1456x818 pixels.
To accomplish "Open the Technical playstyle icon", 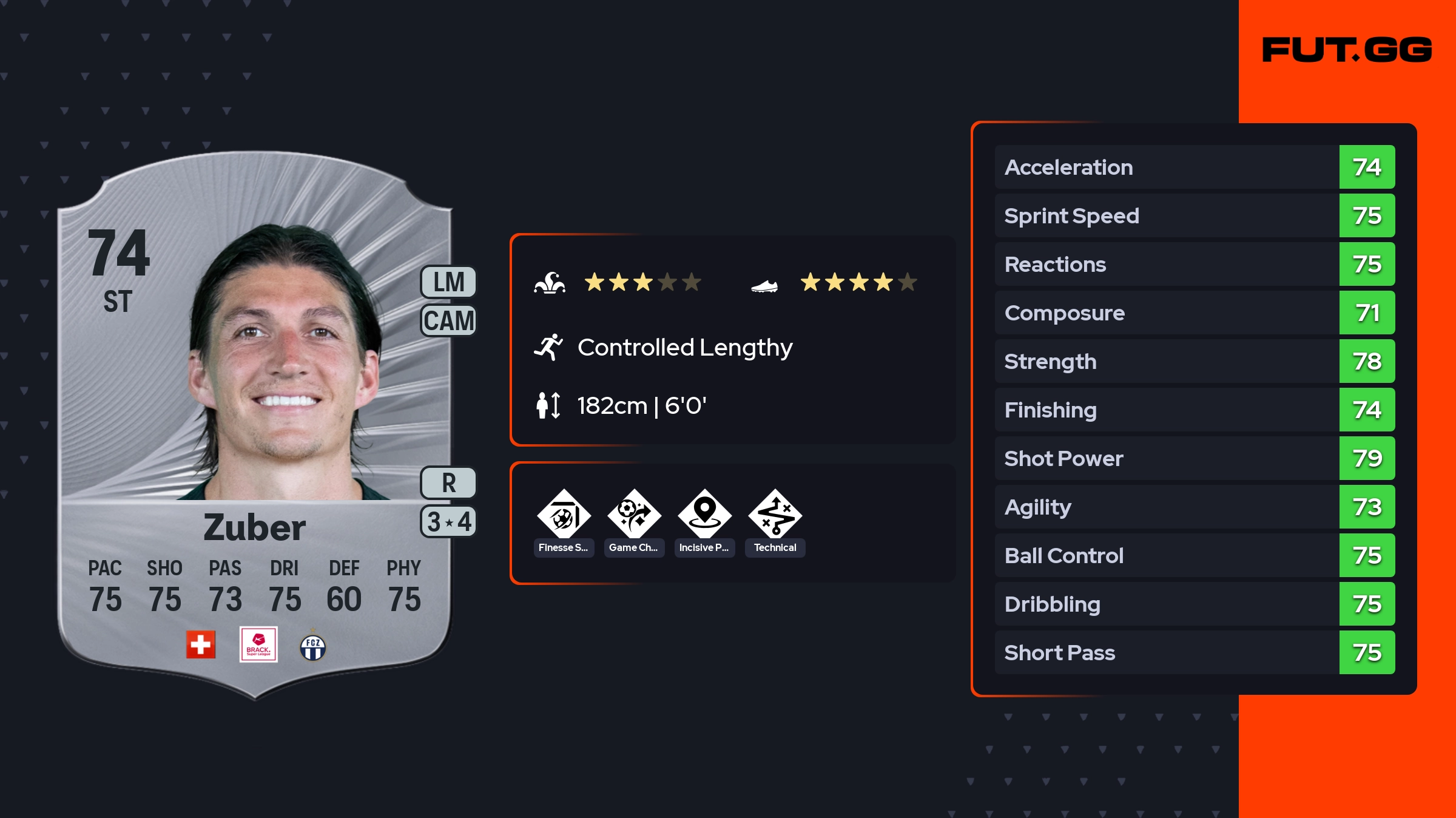I will tap(775, 515).
